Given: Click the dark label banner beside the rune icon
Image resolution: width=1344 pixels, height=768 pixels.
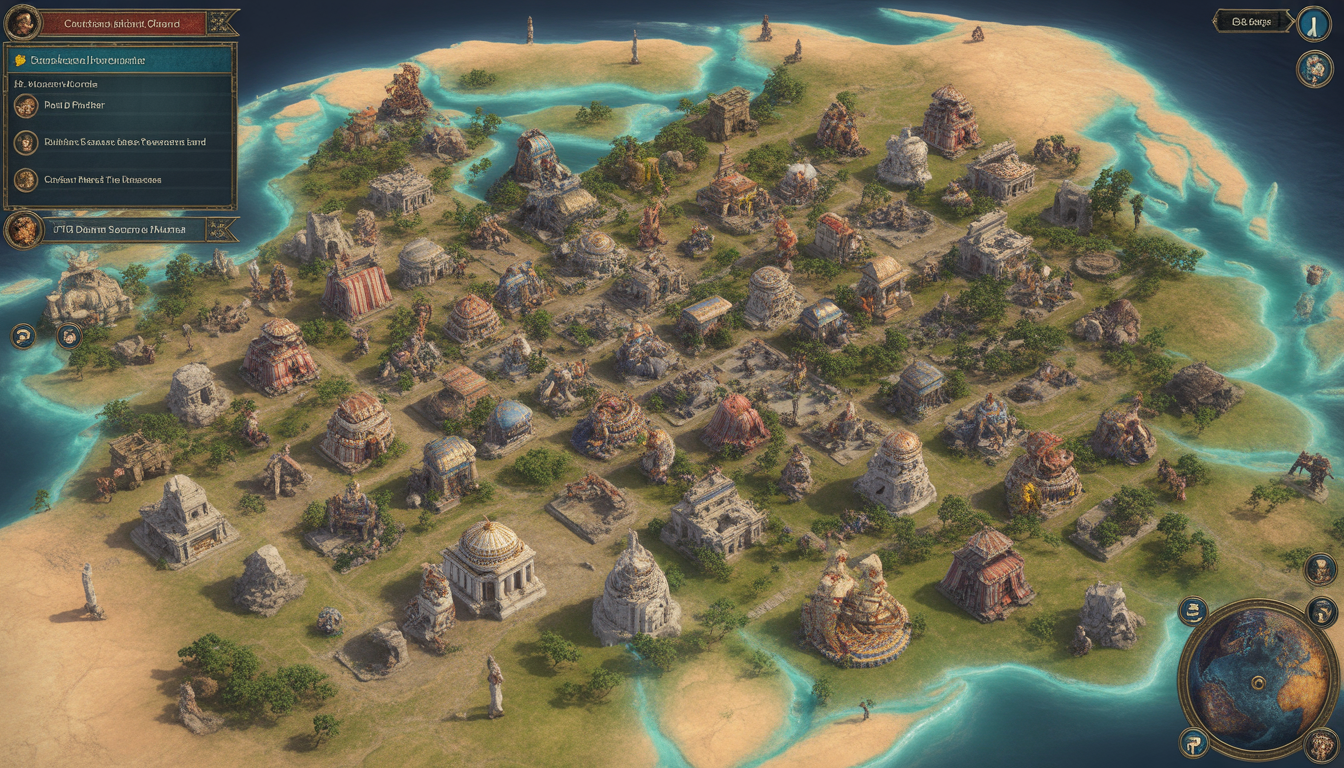Looking at the screenshot, I should pyautogui.click(x=1252, y=21).
